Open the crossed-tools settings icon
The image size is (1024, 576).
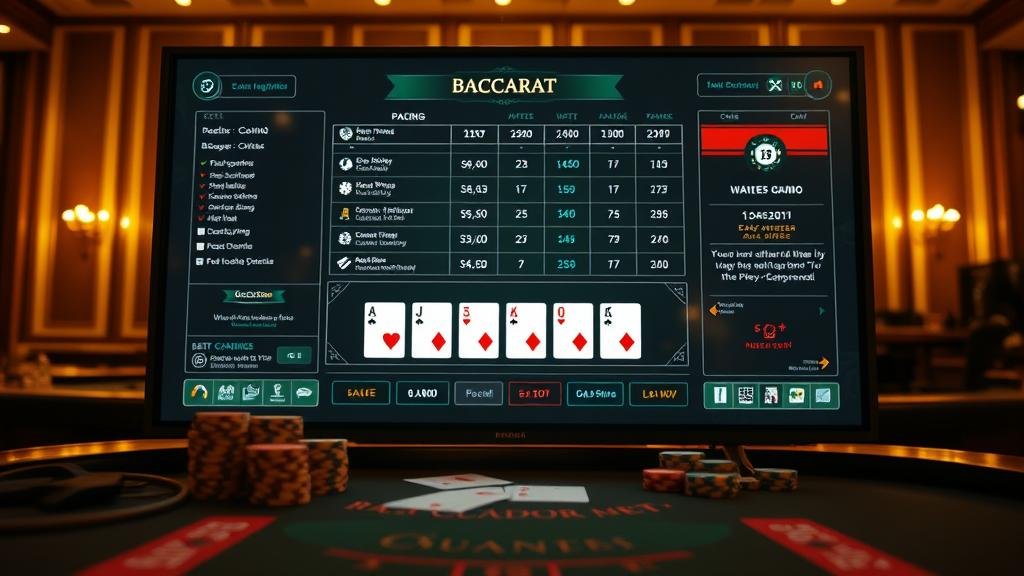coord(774,86)
